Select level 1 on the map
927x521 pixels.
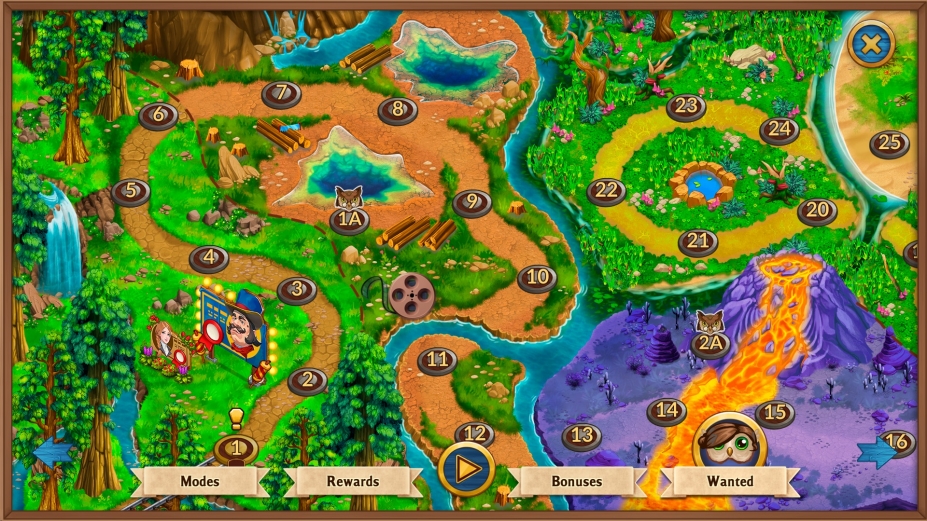236,449
